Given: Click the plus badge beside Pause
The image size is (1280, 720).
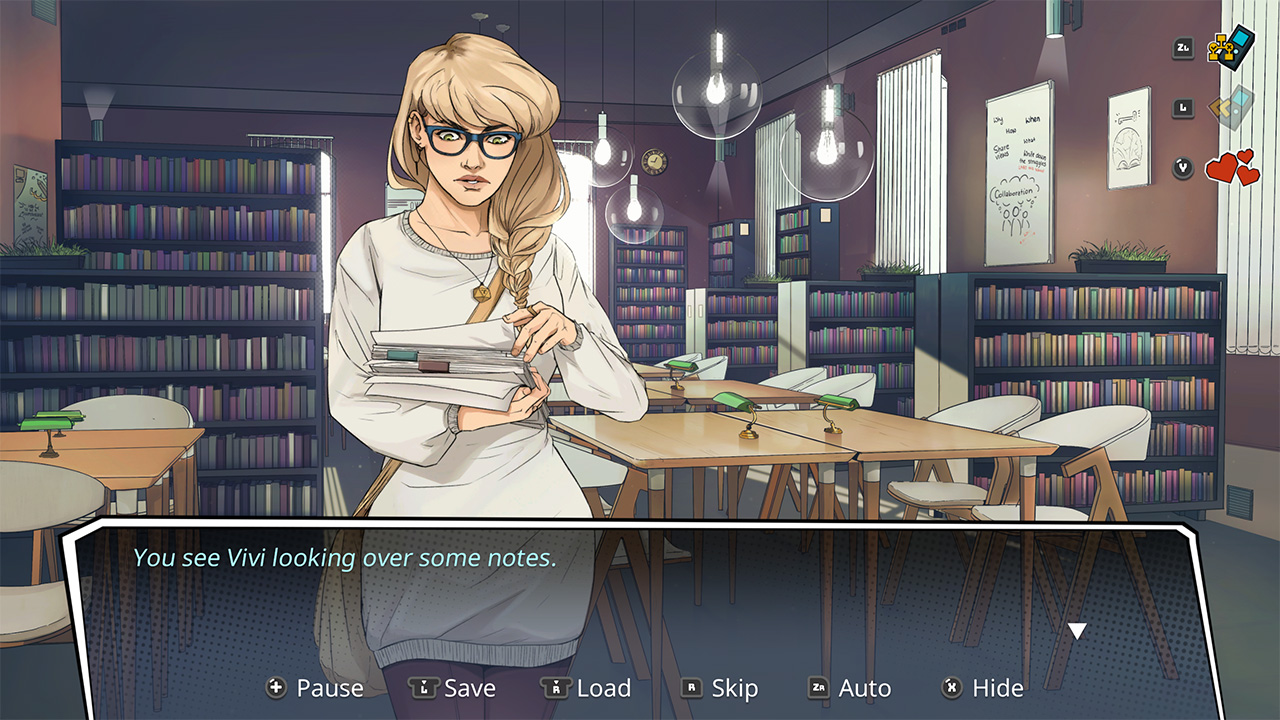Looking at the screenshot, I should [x=275, y=688].
